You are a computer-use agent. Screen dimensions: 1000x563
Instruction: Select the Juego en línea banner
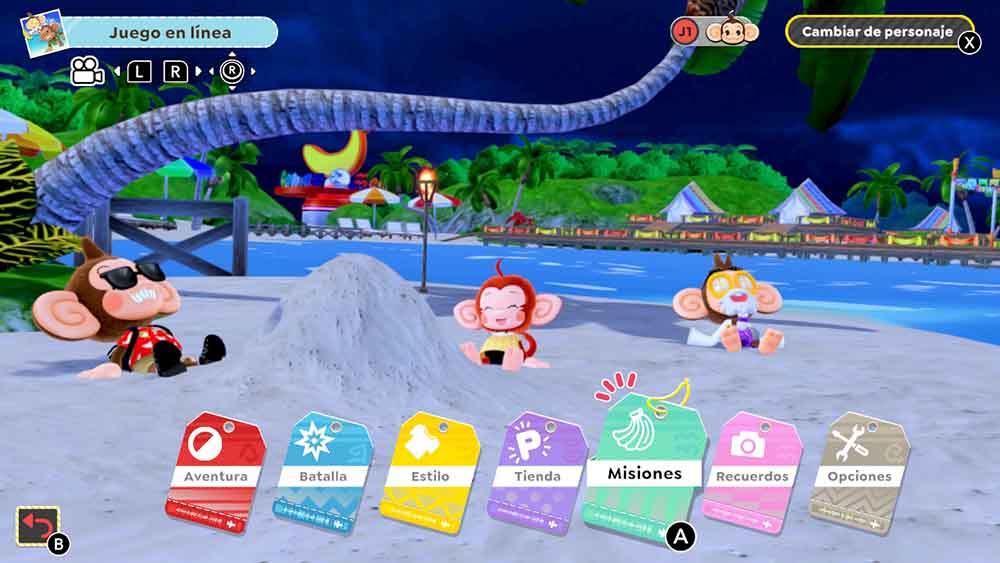170,32
